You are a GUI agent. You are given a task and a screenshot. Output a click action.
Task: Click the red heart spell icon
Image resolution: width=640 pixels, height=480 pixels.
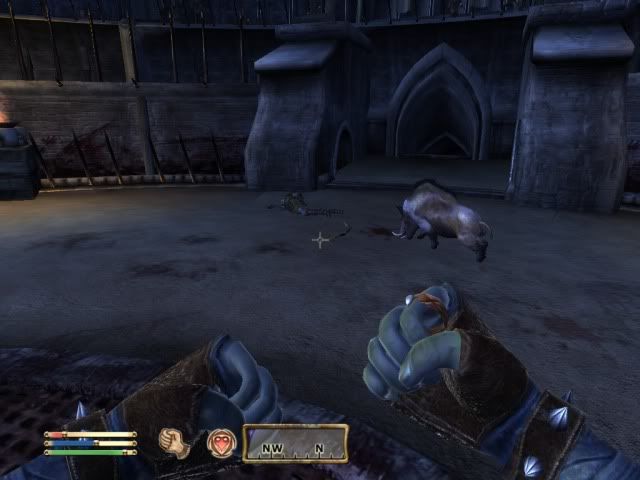click(220, 442)
